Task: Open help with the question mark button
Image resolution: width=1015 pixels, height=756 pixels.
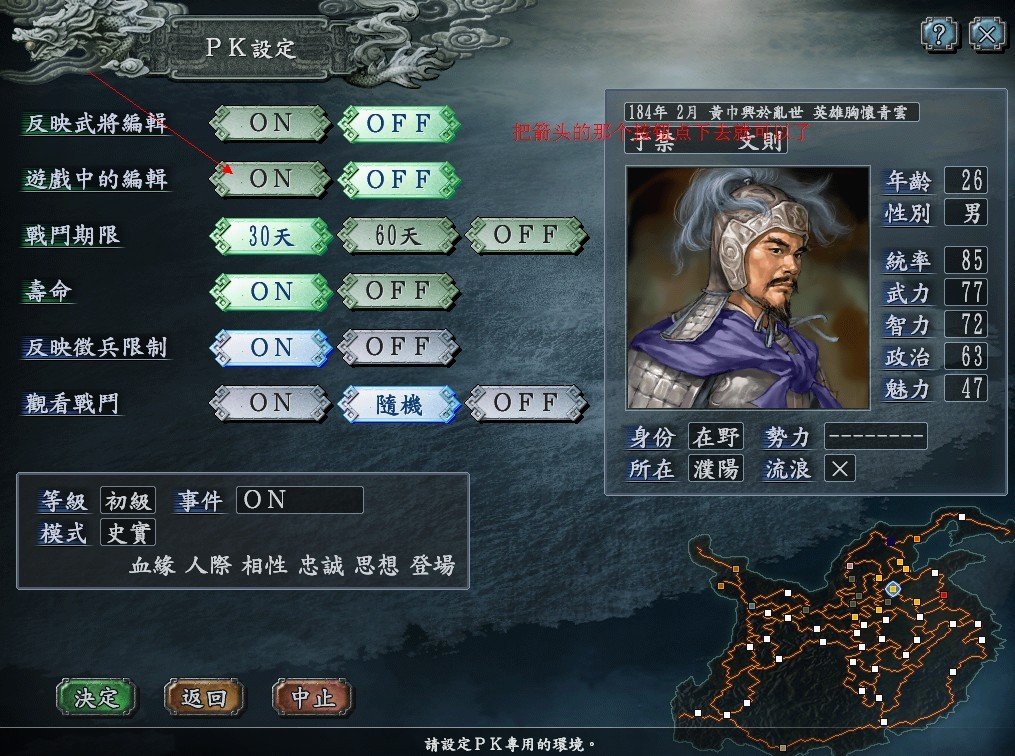Action: 940,36
